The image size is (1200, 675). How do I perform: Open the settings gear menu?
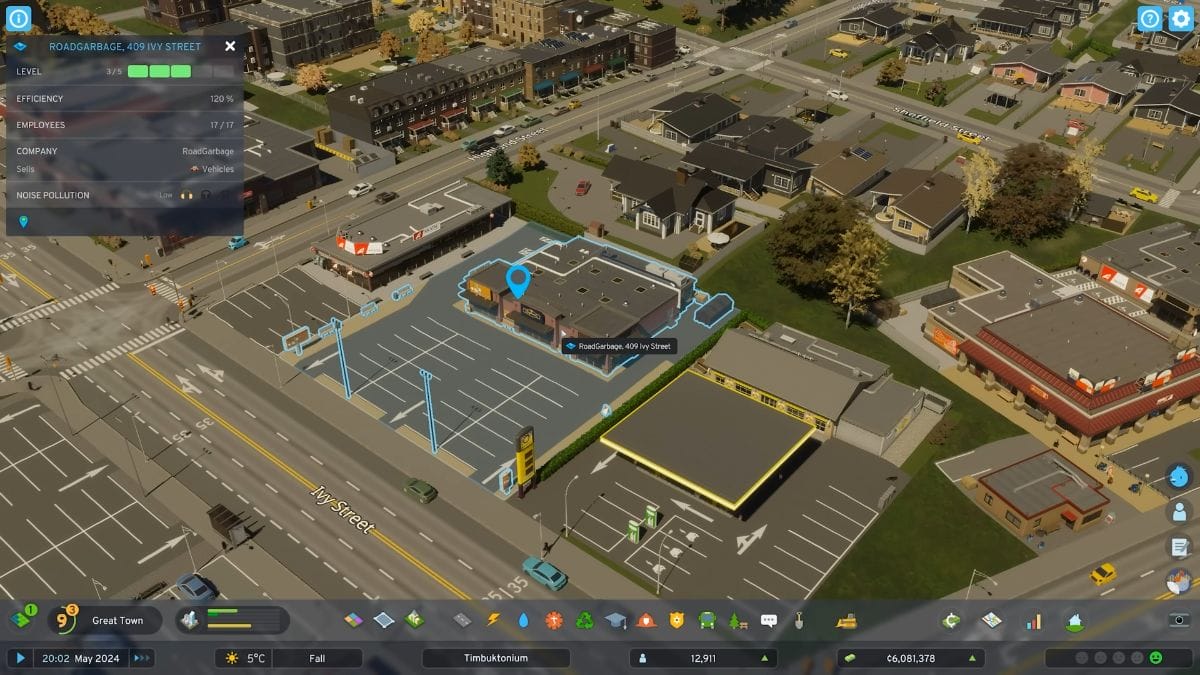(1181, 19)
